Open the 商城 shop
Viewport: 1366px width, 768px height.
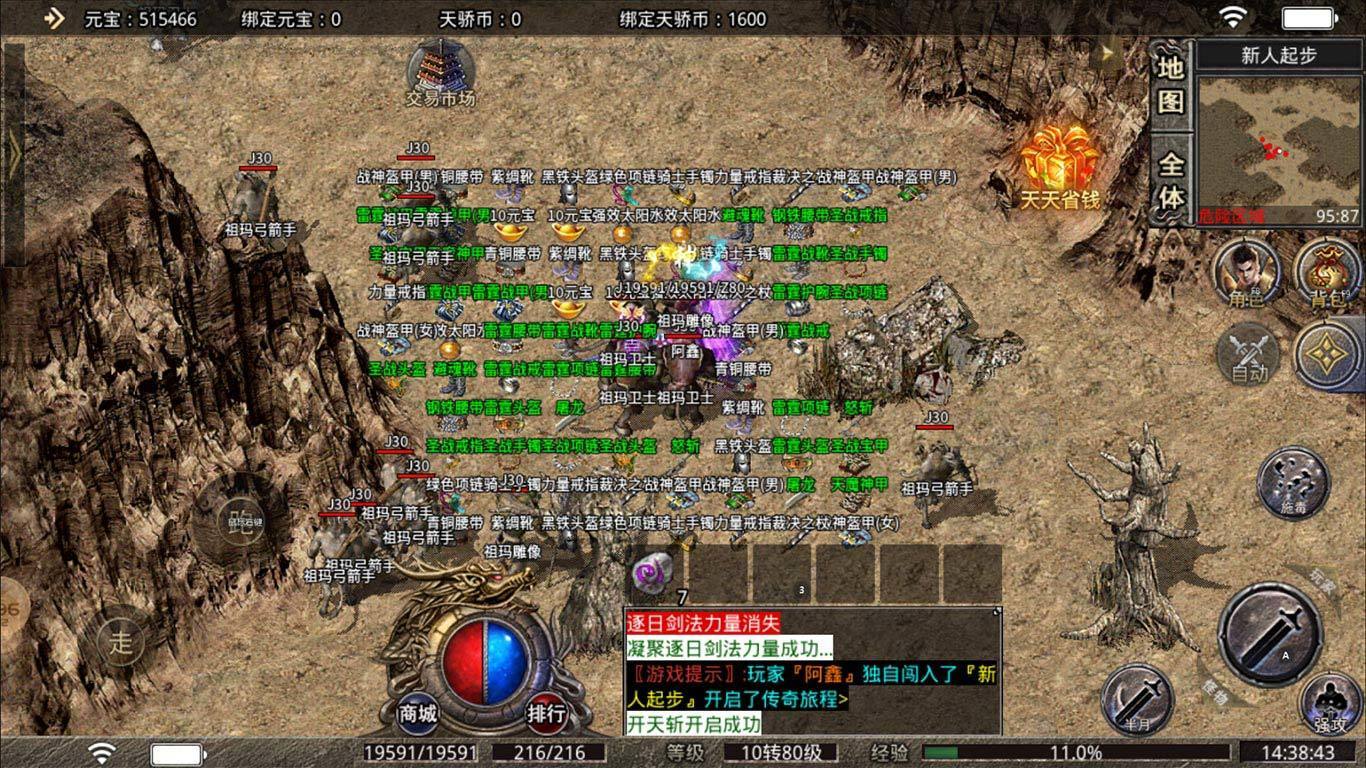coord(418,713)
